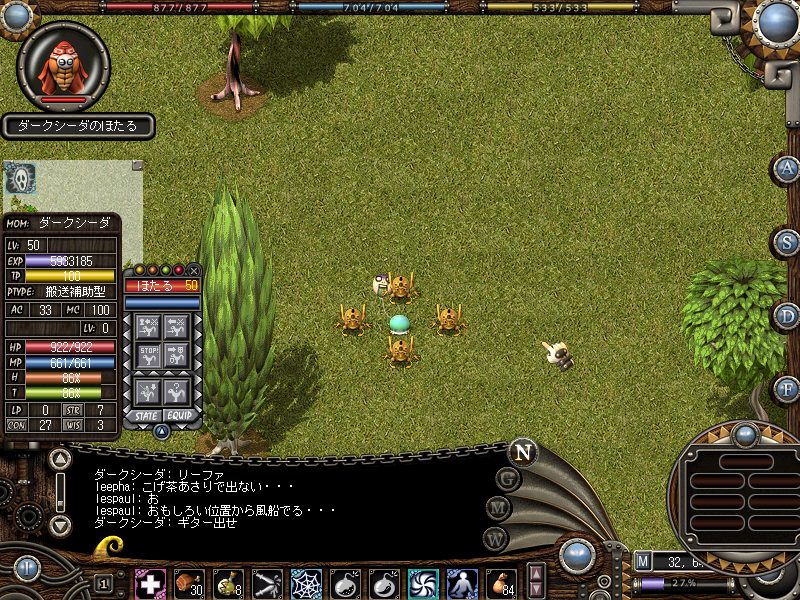800x600 pixels.
Task: Issue the STOP! command to the pet
Action: coord(149,355)
